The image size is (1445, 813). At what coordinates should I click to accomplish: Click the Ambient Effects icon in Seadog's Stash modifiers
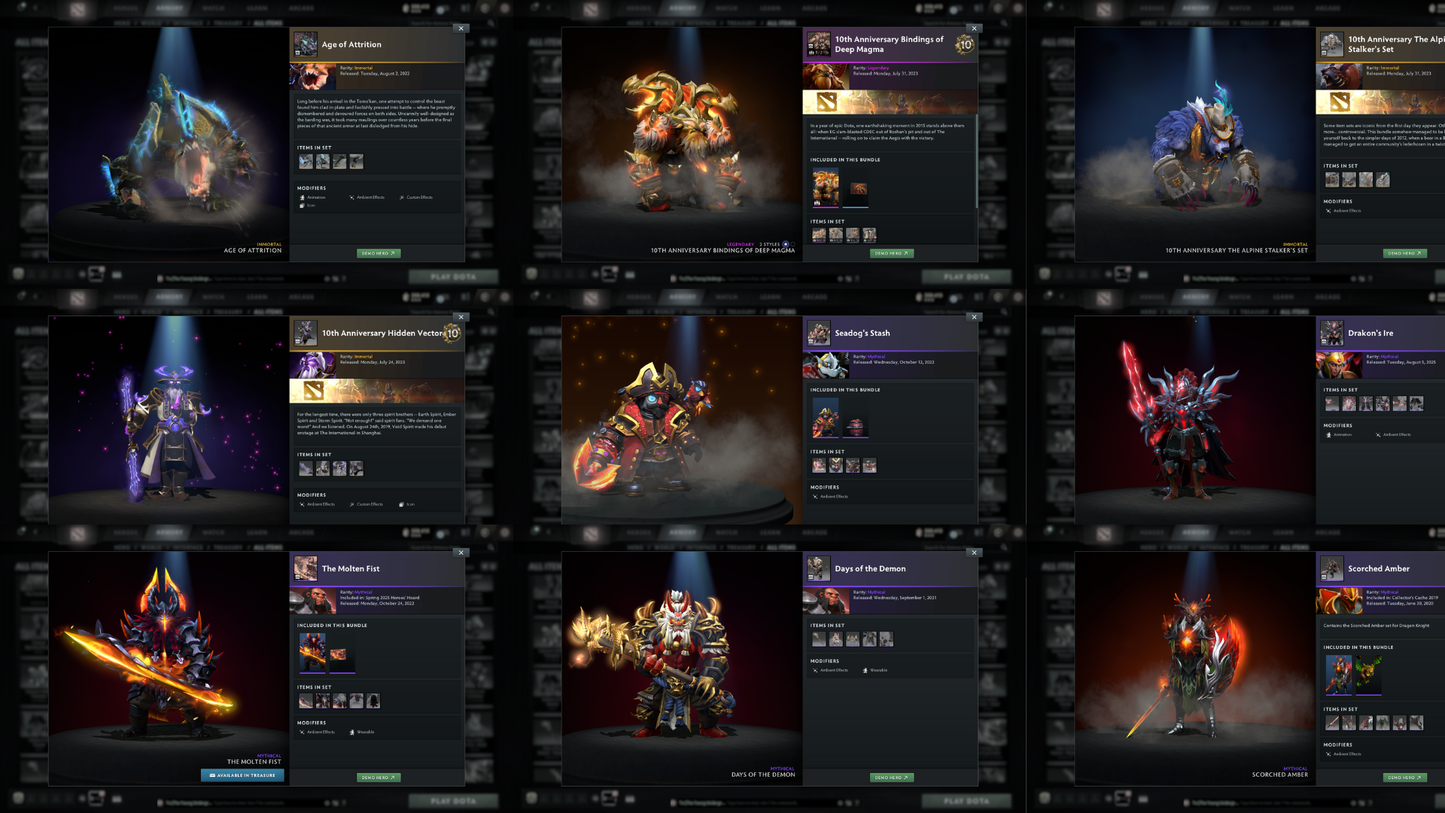click(x=815, y=497)
